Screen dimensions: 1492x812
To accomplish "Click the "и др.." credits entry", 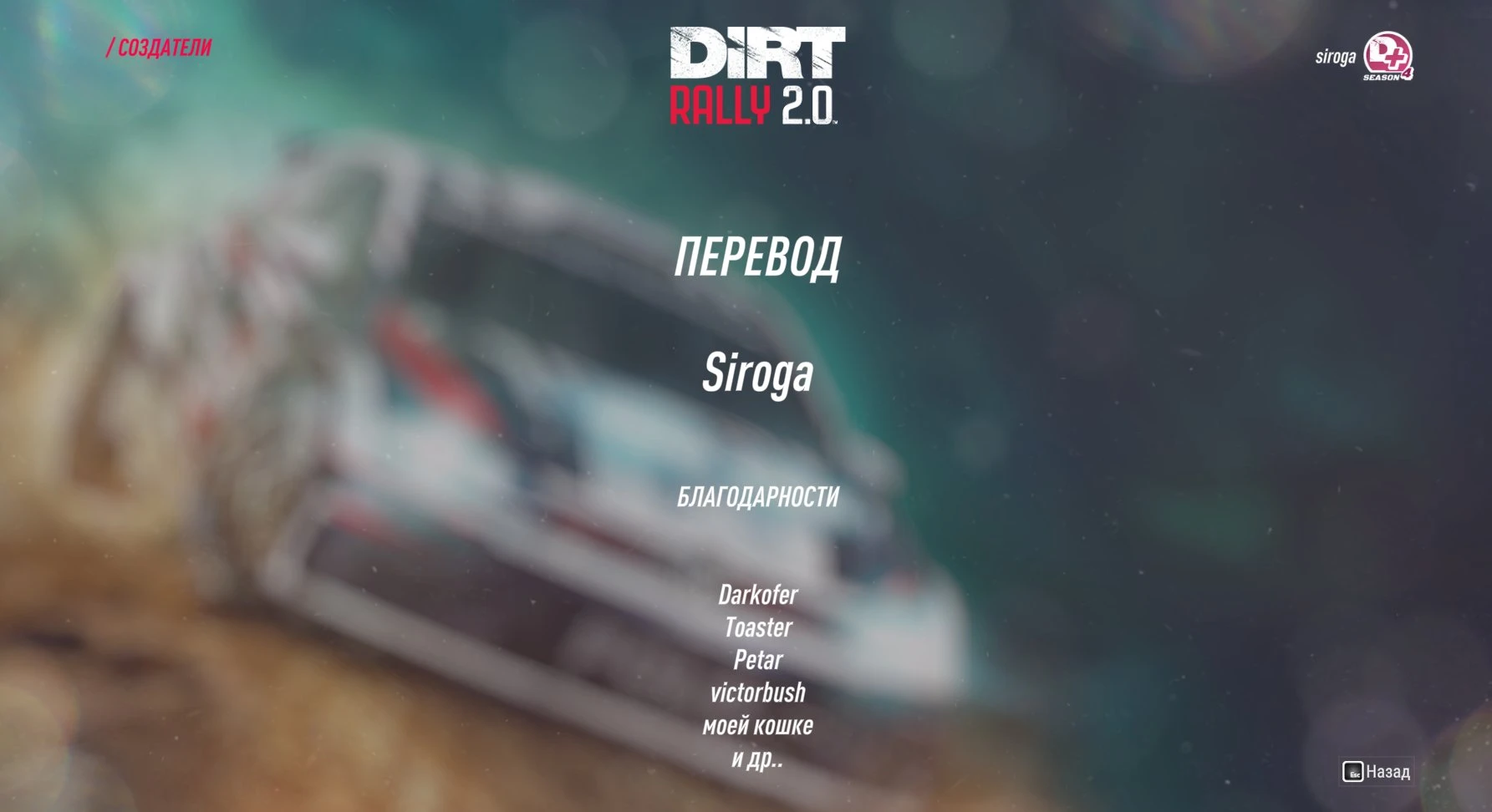I will [x=757, y=759].
